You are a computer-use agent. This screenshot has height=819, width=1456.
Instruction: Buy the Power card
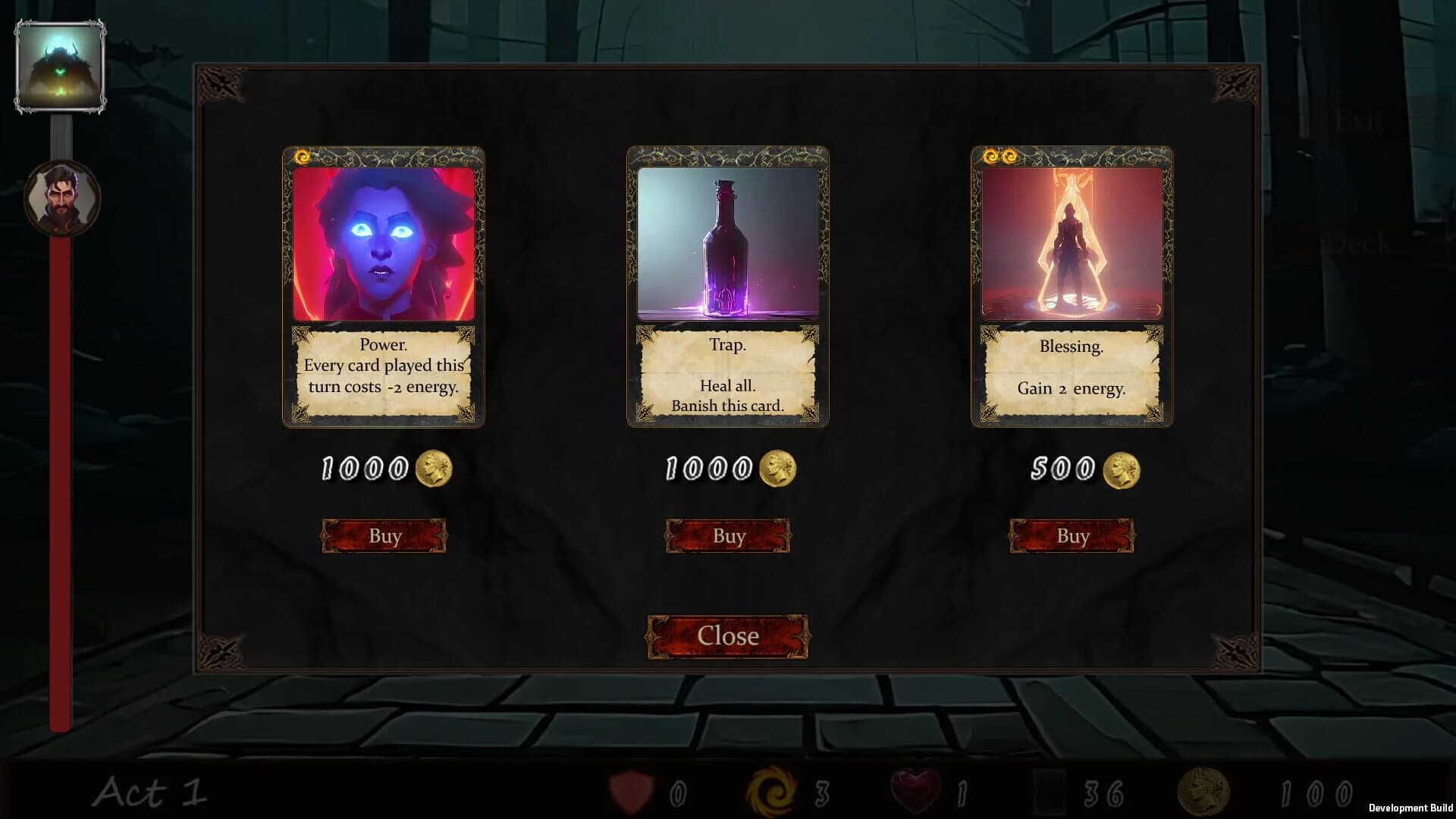384,535
